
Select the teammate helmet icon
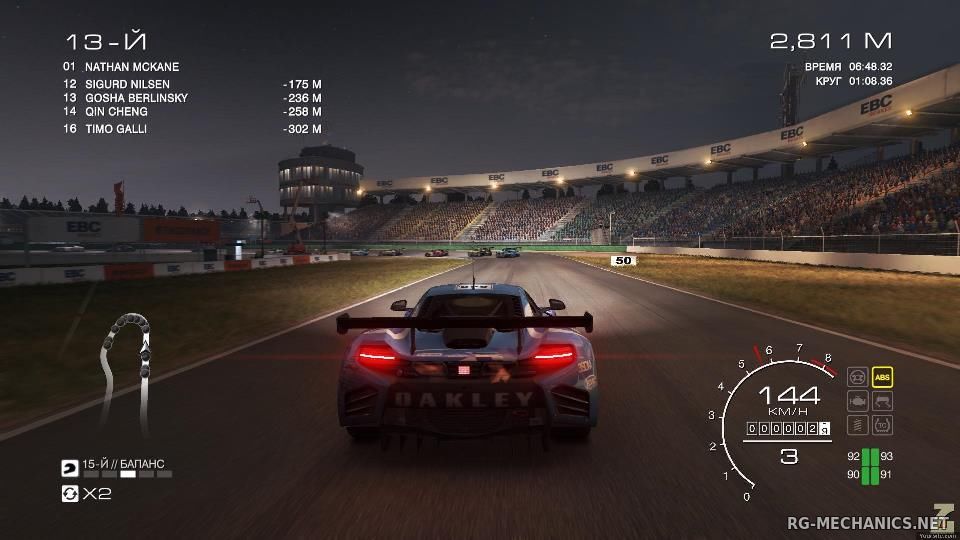pyautogui.click(x=70, y=467)
